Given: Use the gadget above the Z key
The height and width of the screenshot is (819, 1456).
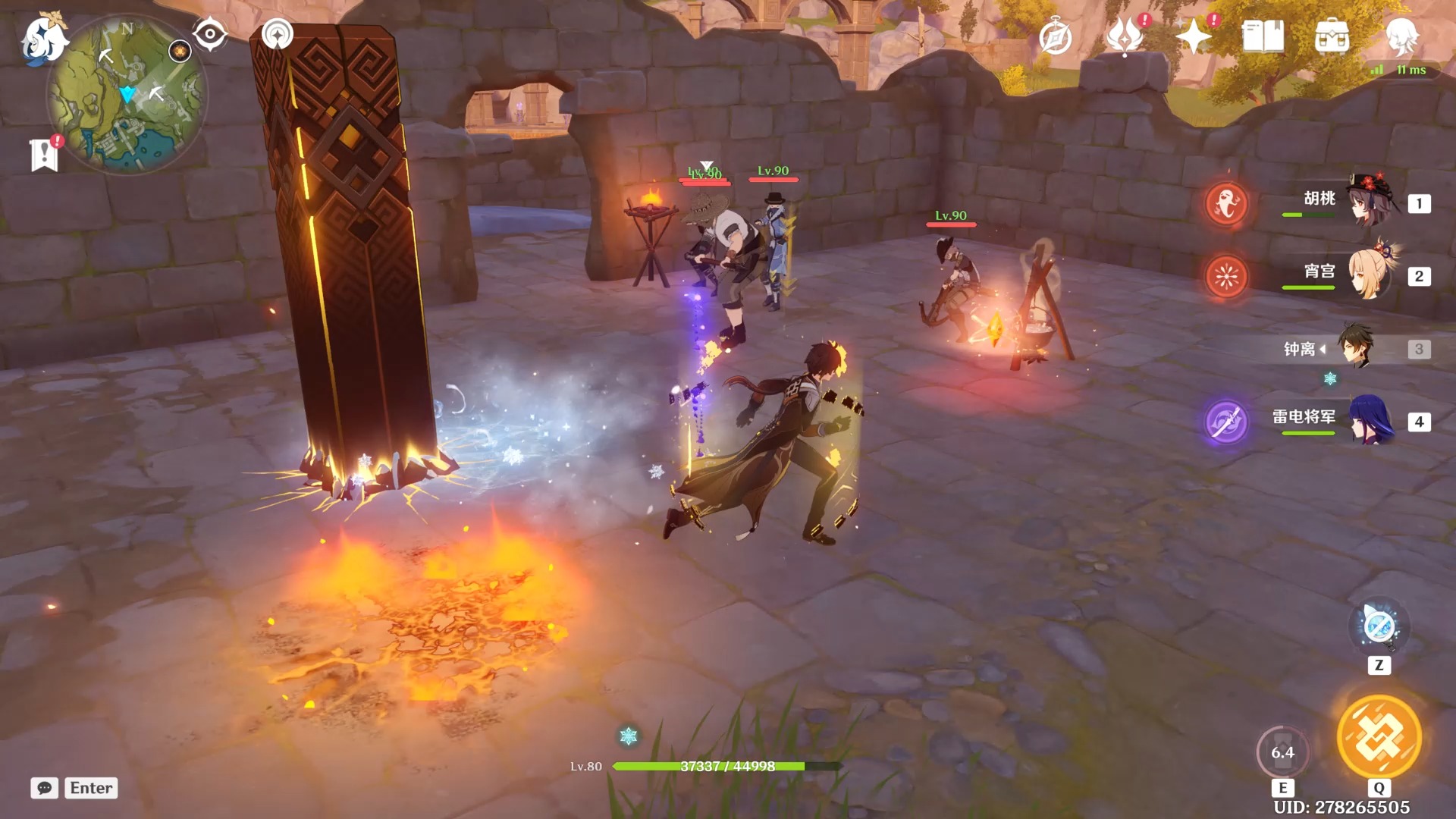Looking at the screenshot, I should coord(1379,627).
